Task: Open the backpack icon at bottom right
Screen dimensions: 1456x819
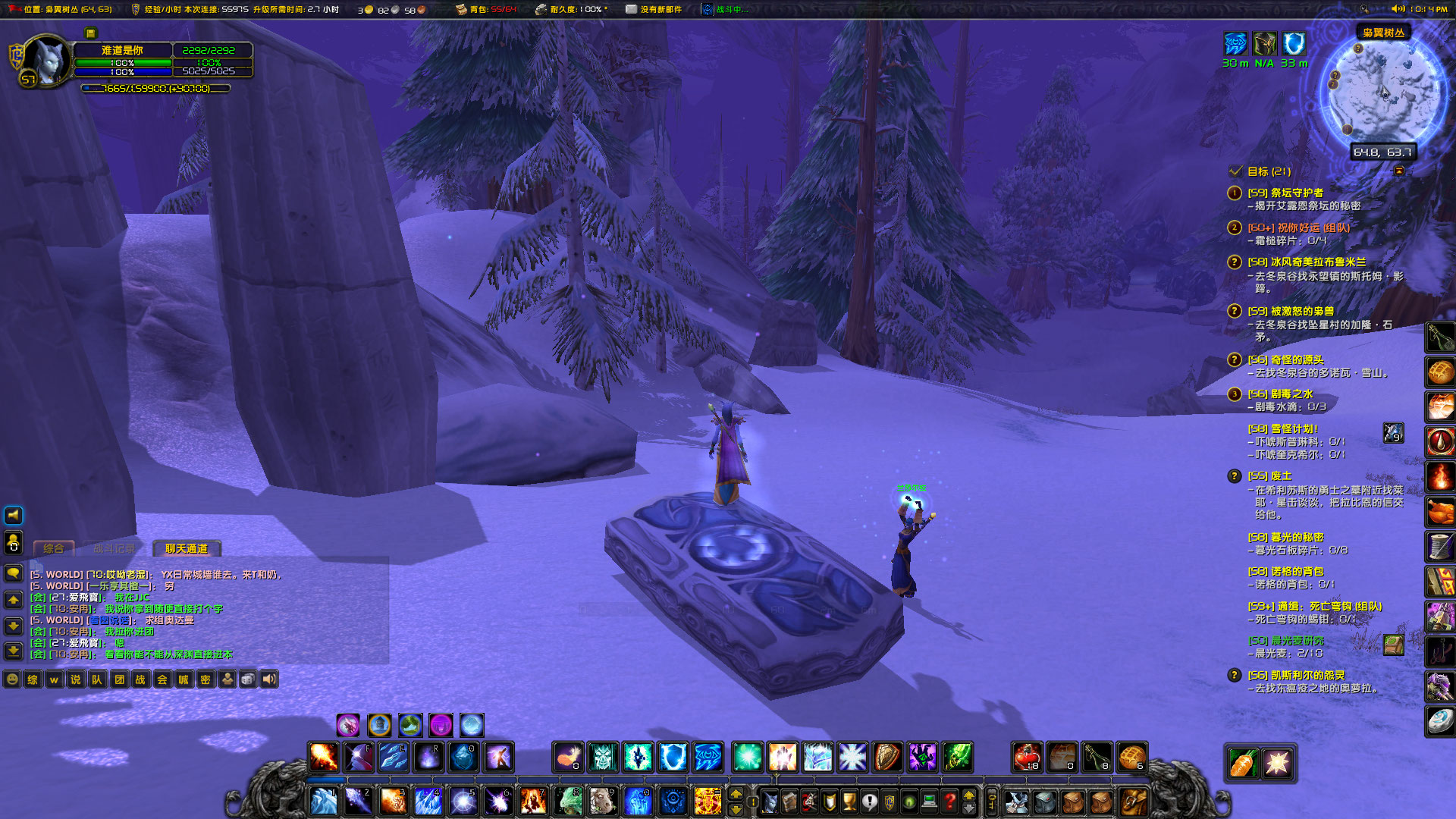Action: 1133,802
